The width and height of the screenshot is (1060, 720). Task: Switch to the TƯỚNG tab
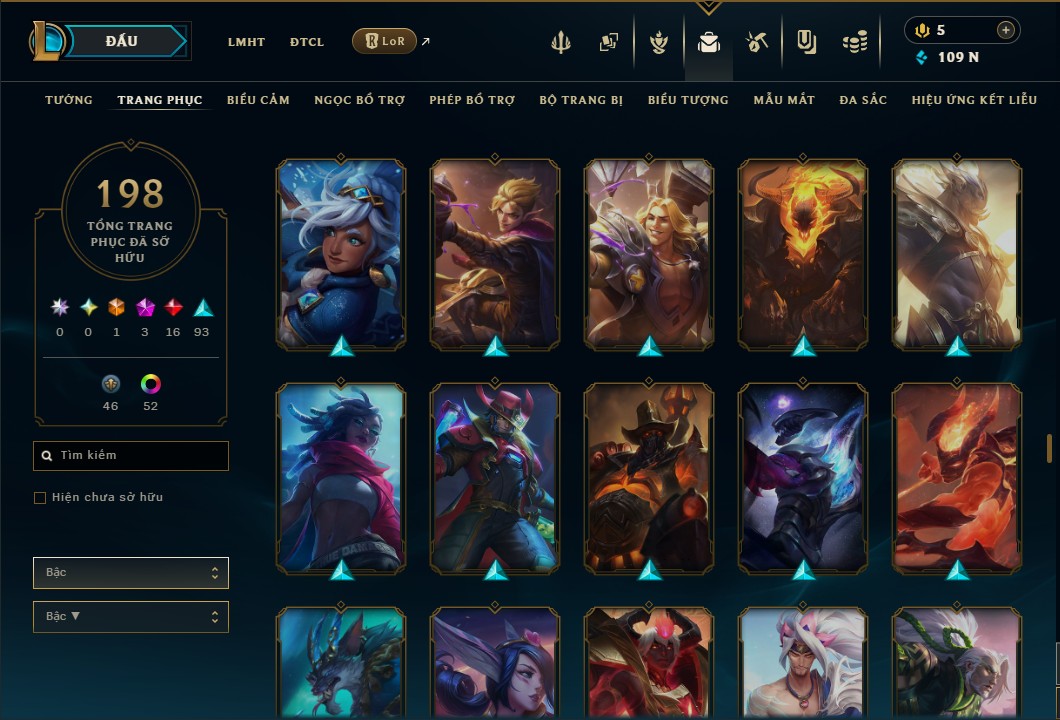69,100
